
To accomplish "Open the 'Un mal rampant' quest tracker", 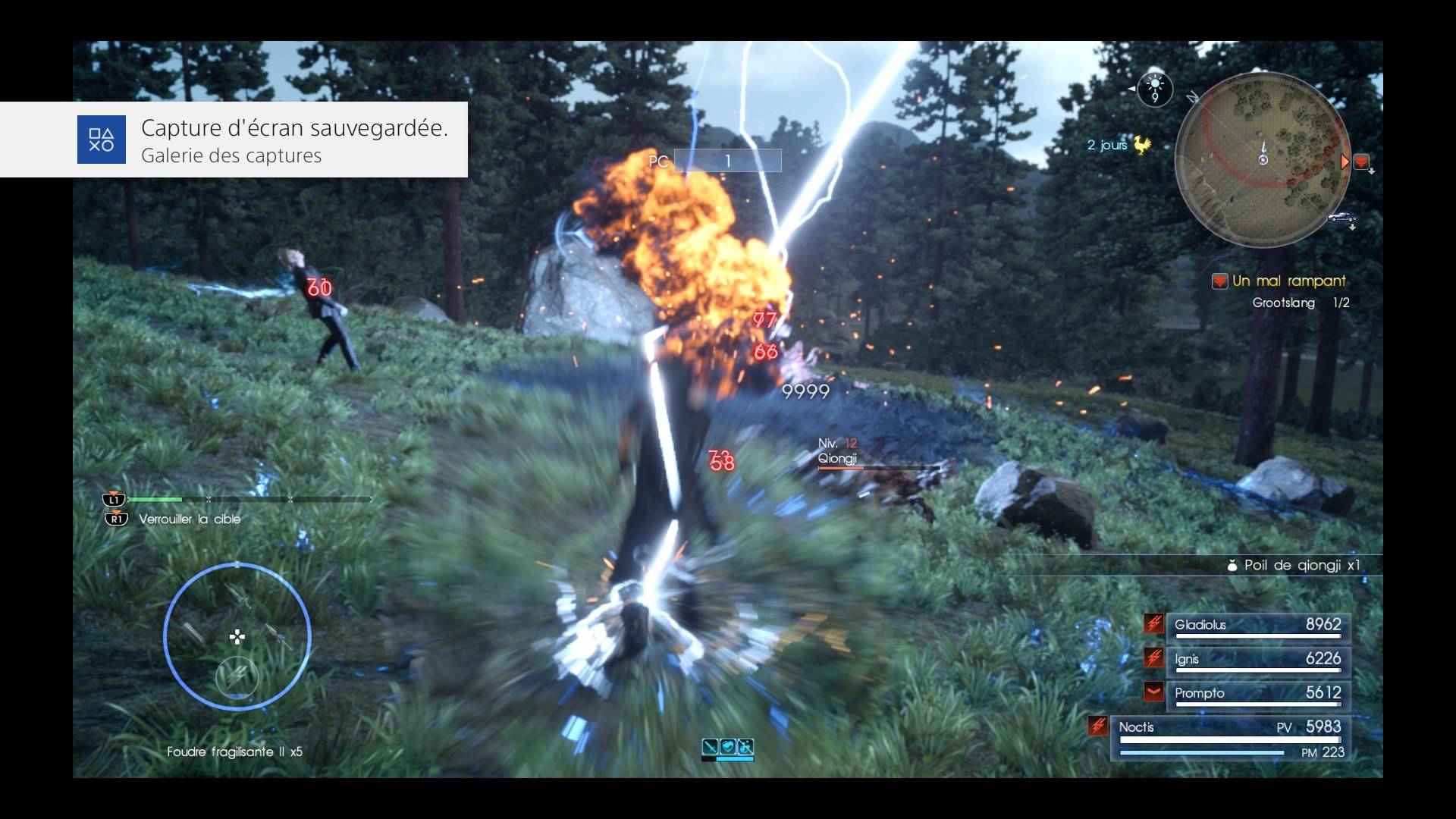I will tap(1288, 281).
